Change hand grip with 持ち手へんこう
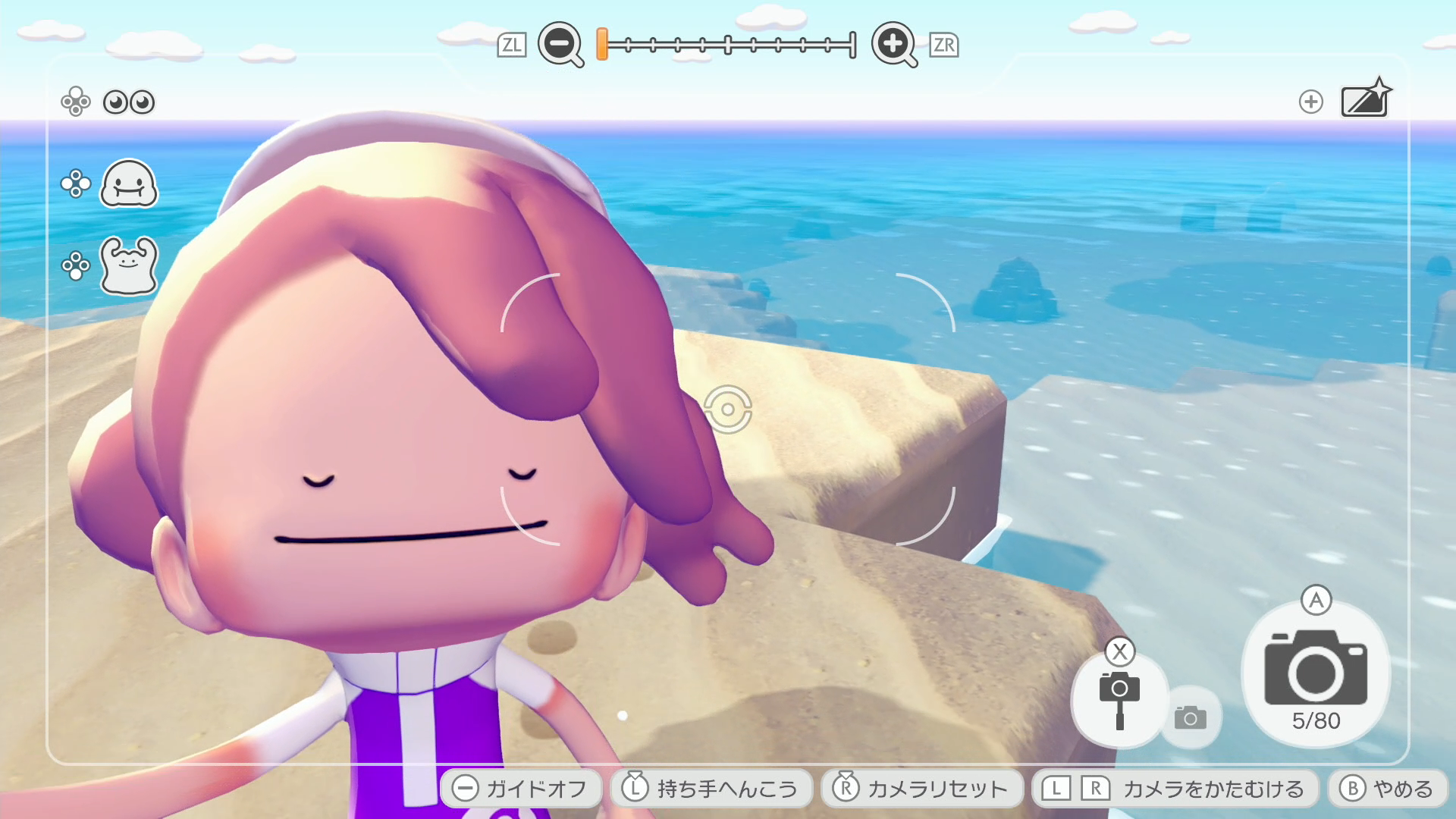 pos(711,789)
